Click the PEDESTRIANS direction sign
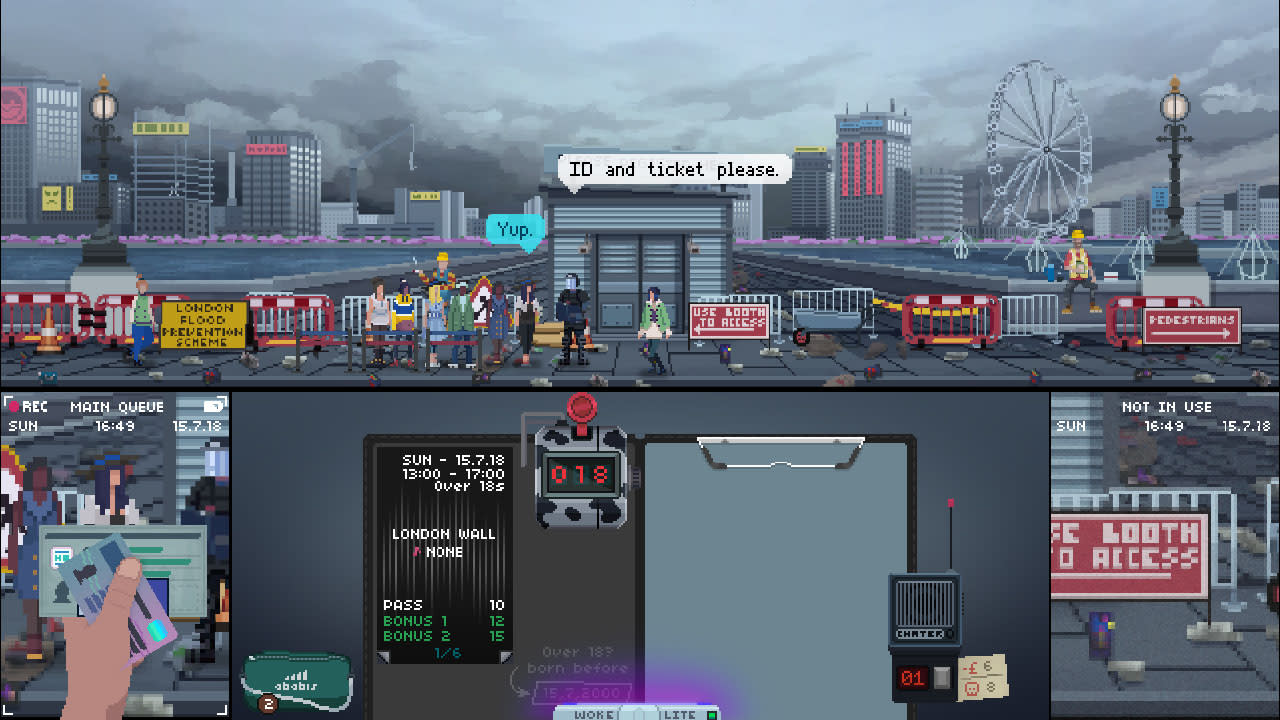The width and height of the screenshot is (1280, 720). (1191, 325)
